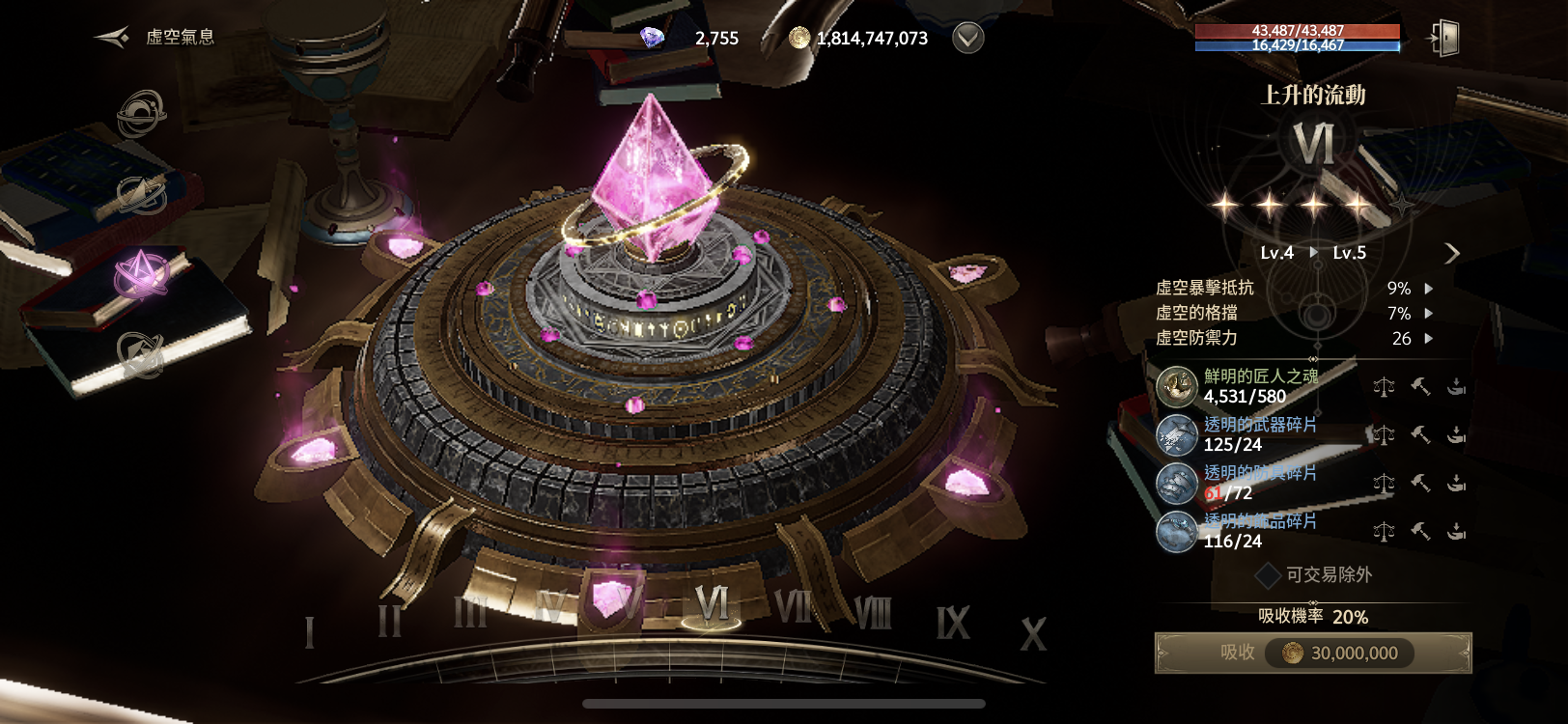1568x724 pixels.
Task: Show next level stats with right arrow
Action: (x=1451, y=253)
